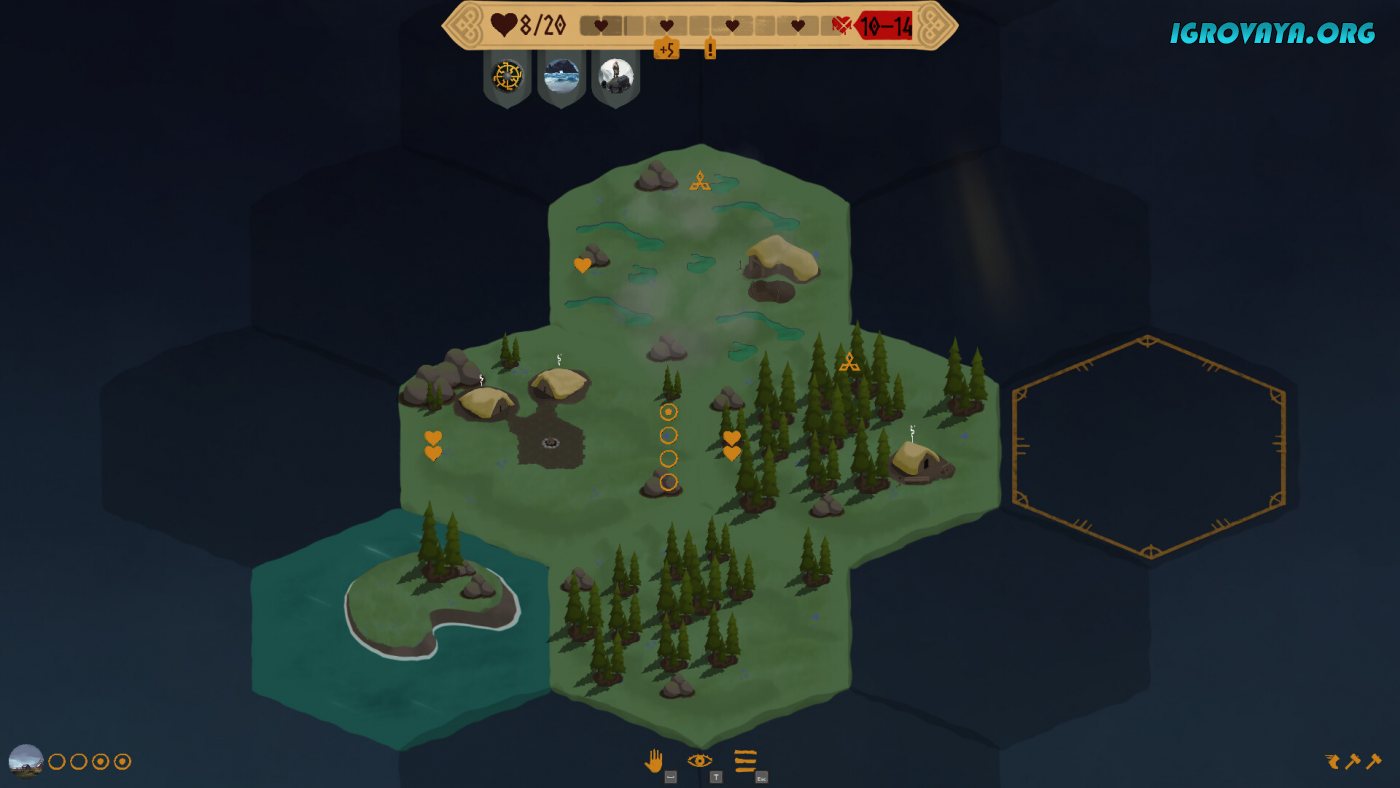Toggle the eye view icon
Image resolution: width=1400 pixels, height=788 pixels.
699,761
